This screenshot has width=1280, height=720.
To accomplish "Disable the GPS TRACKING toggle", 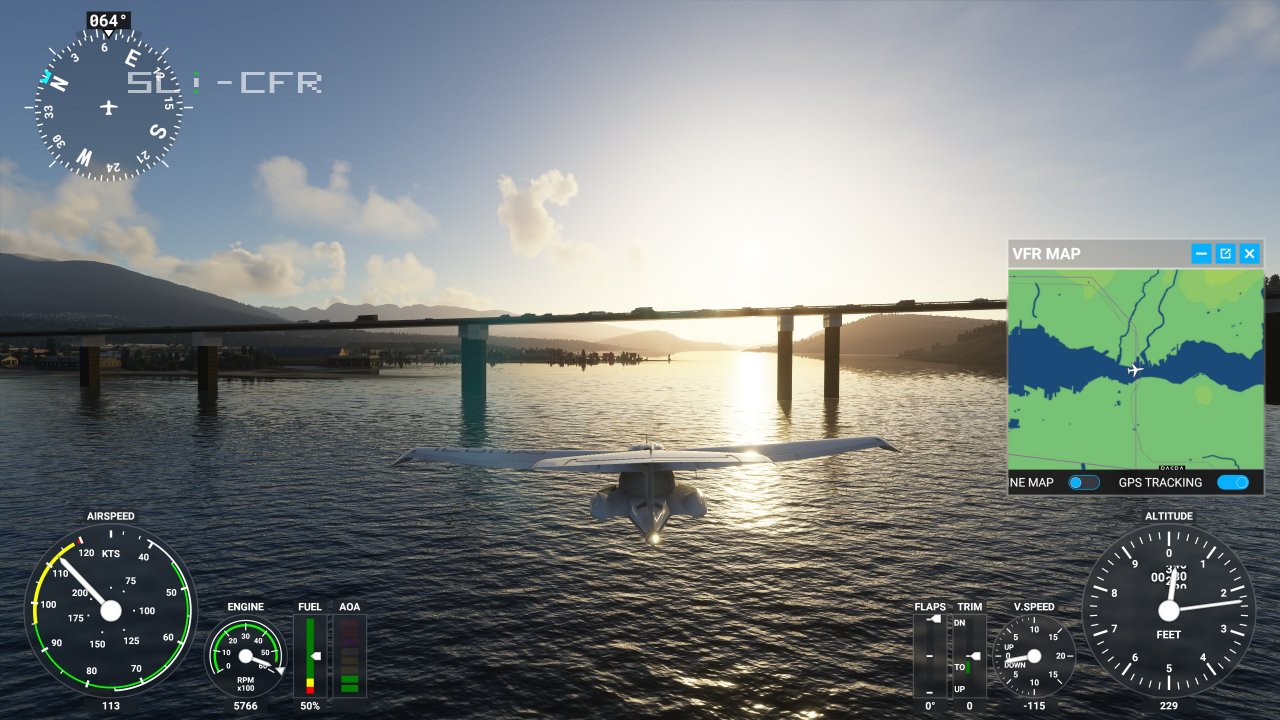I will pyautogui.click(x=1233, y=482).
